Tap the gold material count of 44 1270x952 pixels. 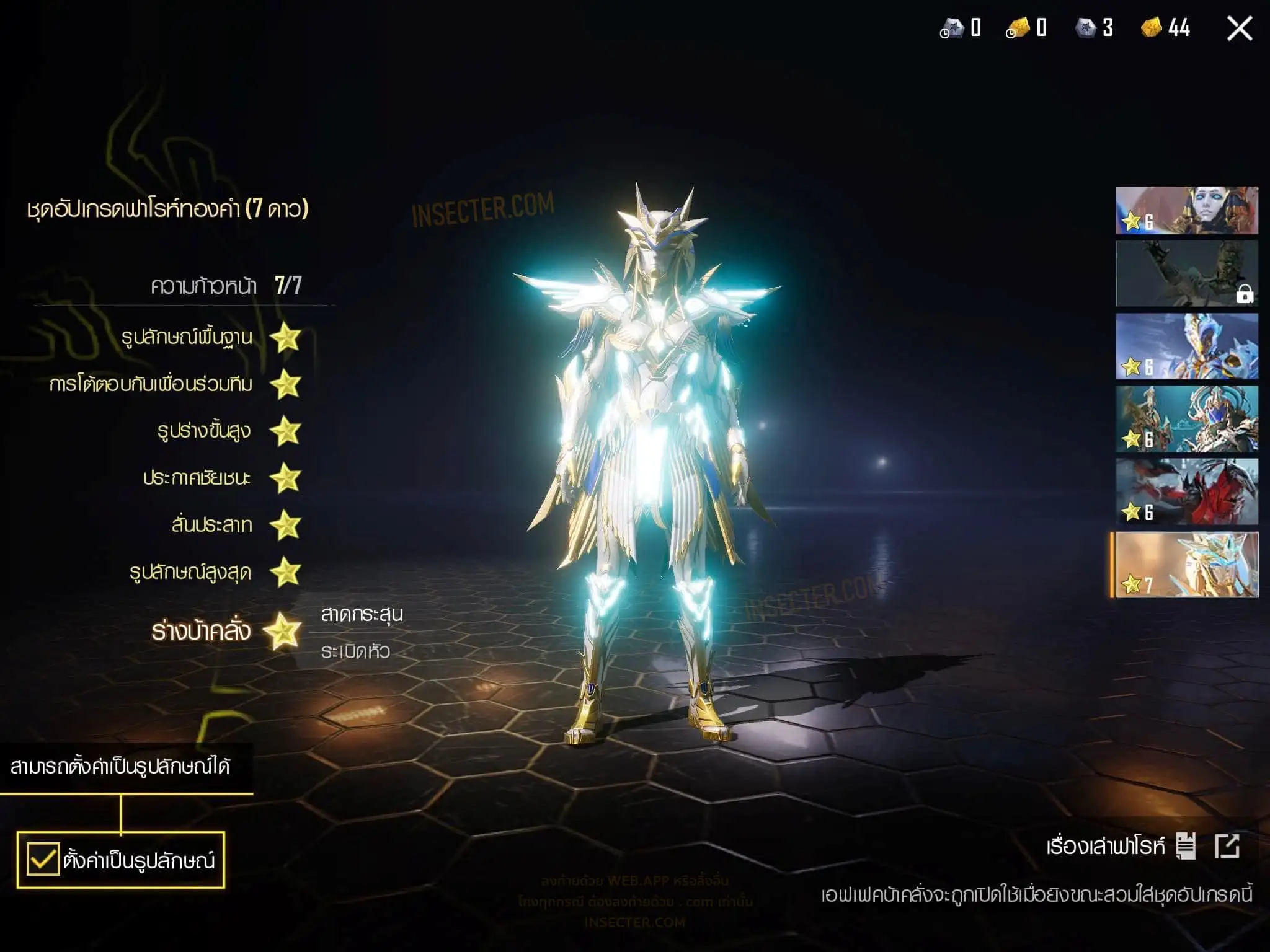(1166, 28)
